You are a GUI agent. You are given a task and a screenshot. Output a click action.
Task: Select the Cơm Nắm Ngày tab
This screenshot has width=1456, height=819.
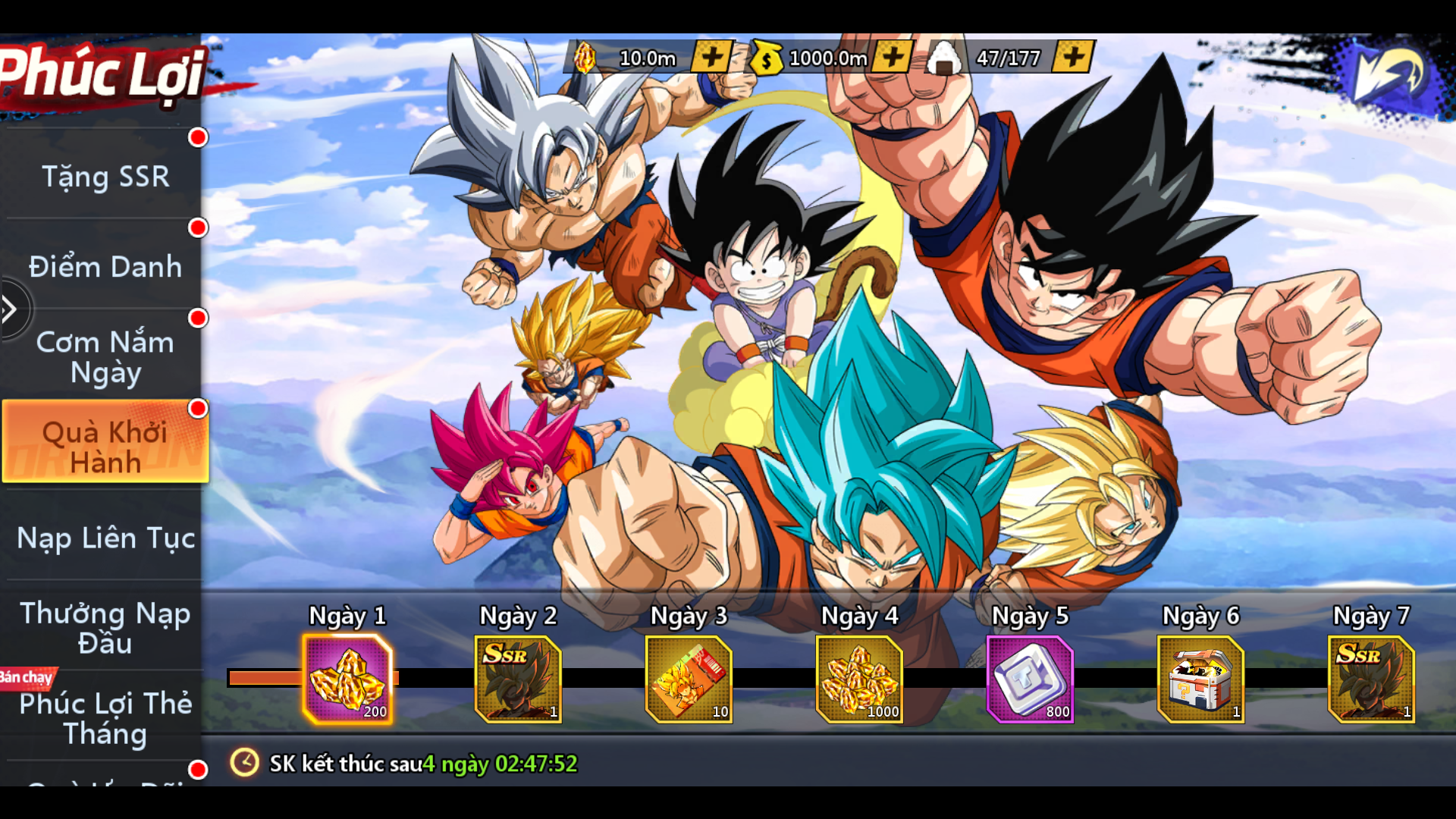[x=105, y=356]
